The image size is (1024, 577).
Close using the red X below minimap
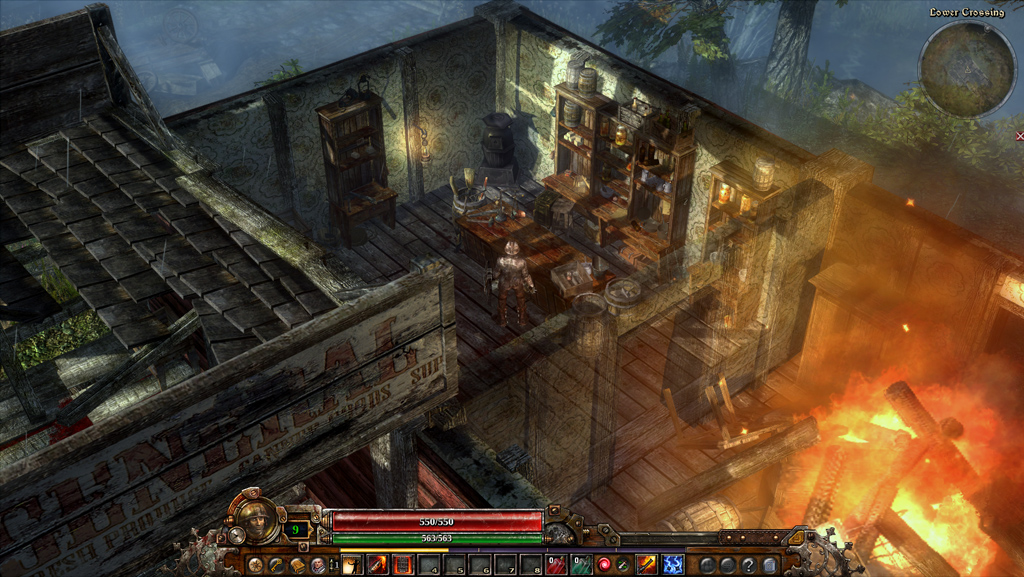[x=1019, y=135]
